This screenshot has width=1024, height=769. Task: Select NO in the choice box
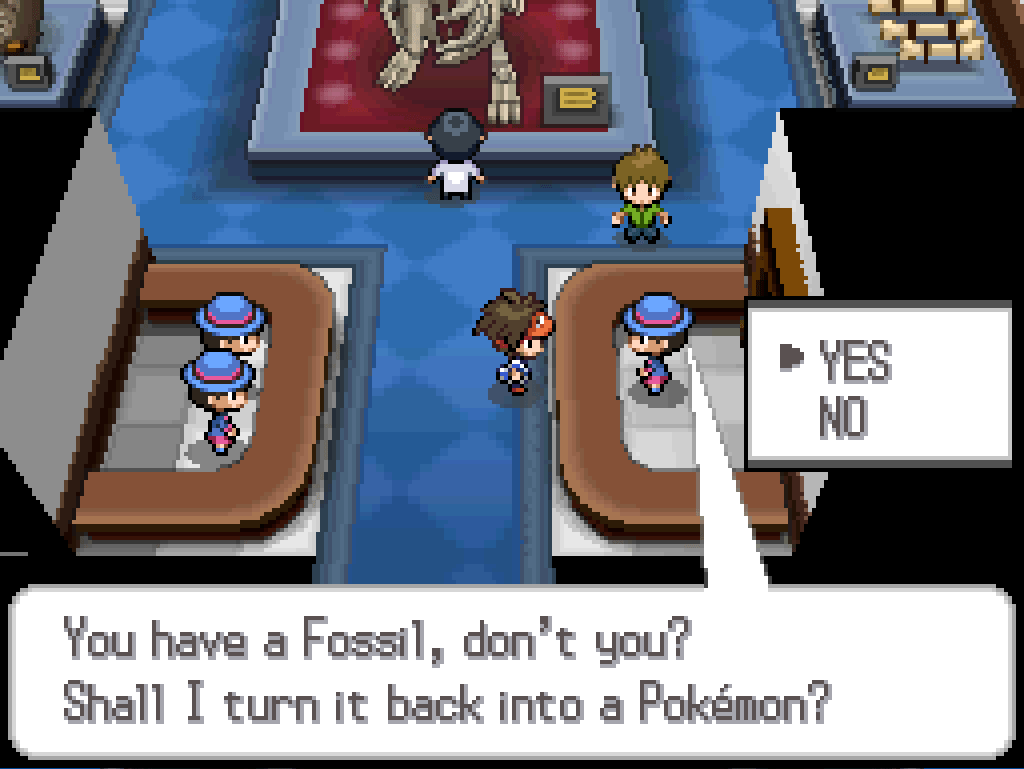coord(841,416)
